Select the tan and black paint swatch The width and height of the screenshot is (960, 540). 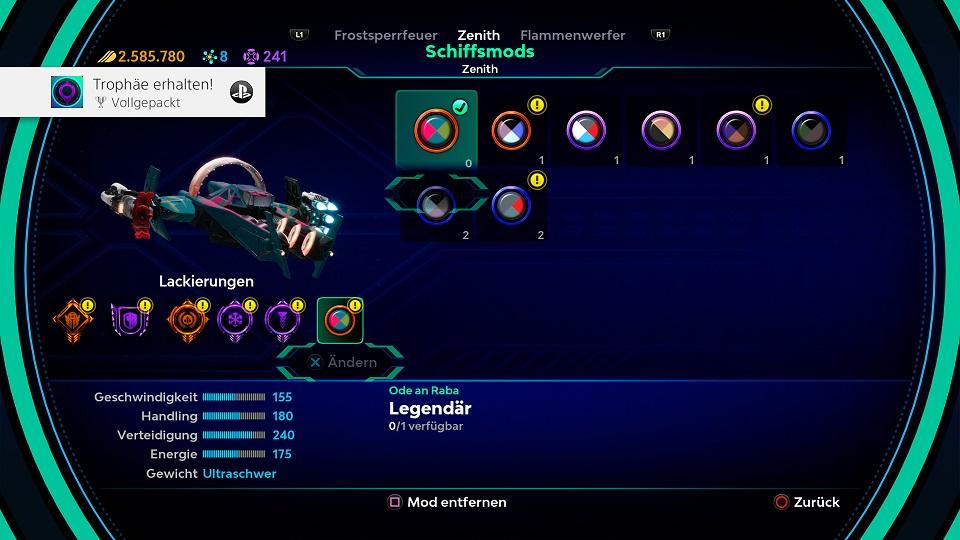(x=661, y=130)
